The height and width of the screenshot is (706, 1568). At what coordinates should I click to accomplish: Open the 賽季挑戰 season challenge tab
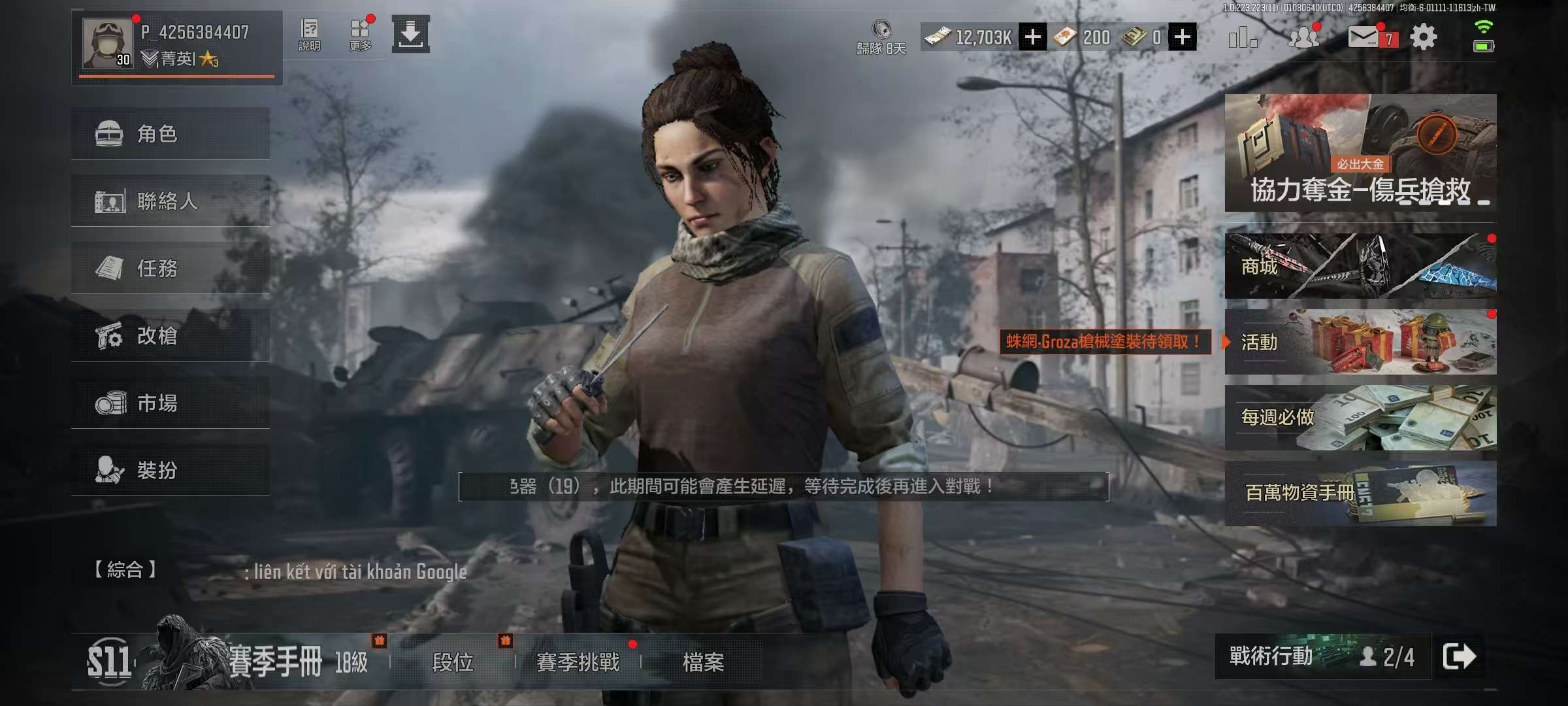coord(578,662)
